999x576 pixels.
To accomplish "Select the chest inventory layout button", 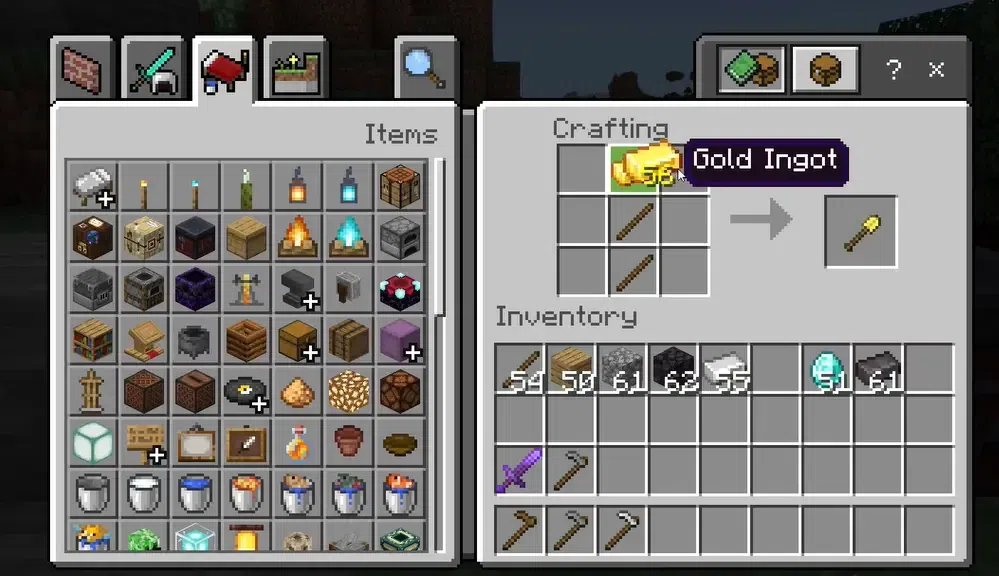I will tap(824, 69).
